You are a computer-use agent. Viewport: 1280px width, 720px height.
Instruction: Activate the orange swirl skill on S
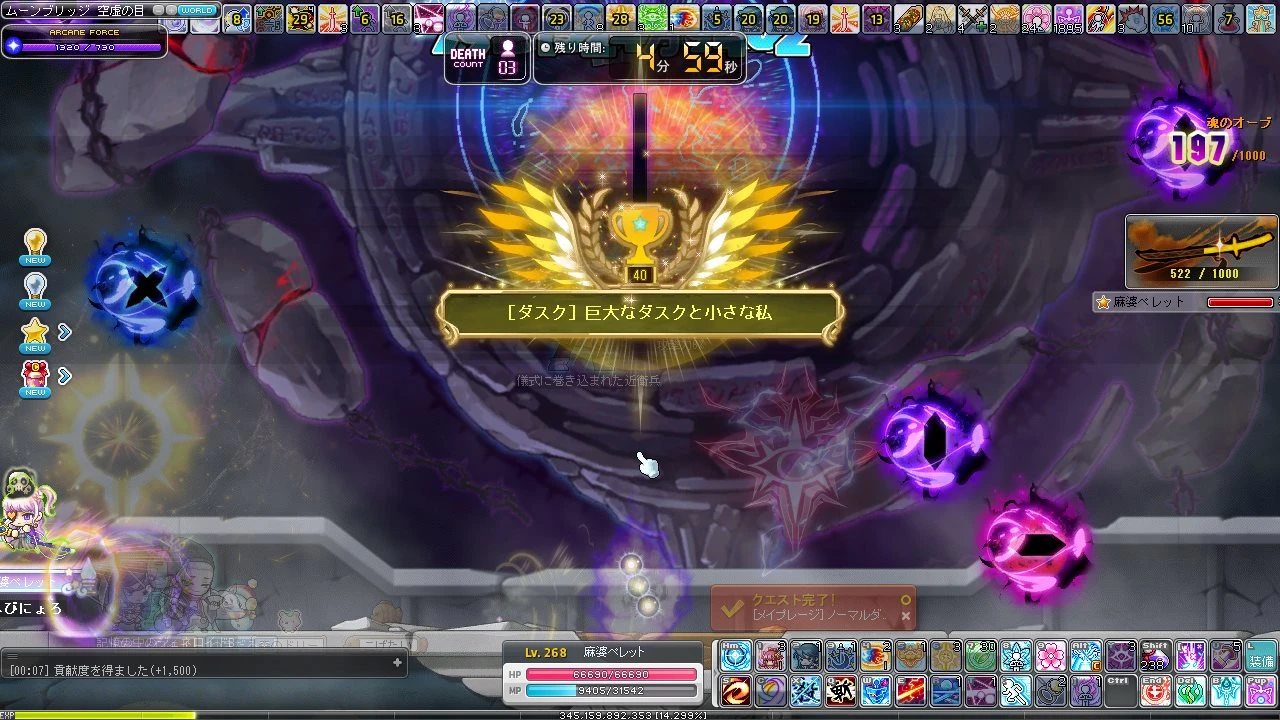pos(737,691)
